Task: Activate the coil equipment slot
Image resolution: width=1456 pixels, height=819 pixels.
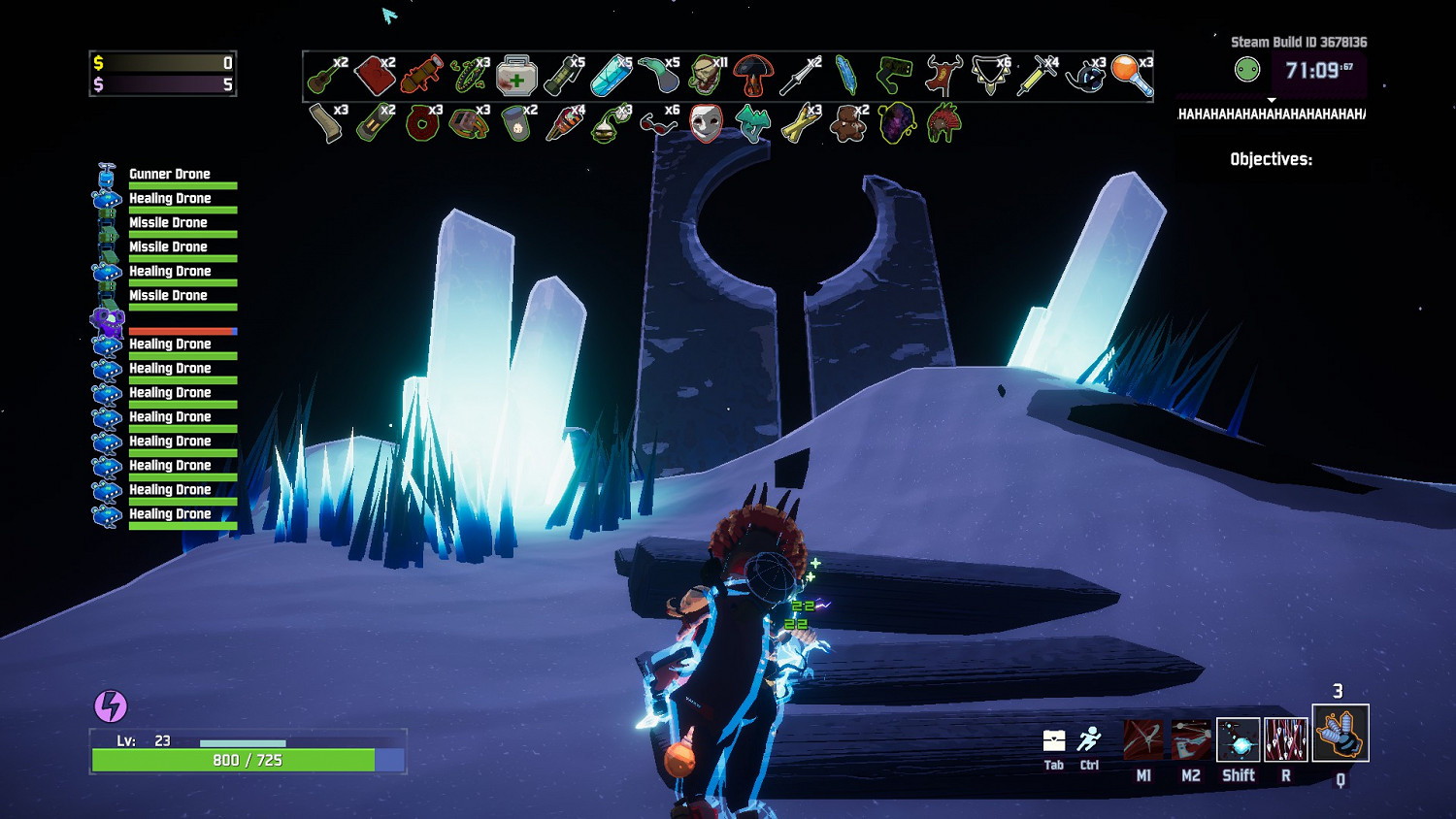Action: click(1340, 734)
